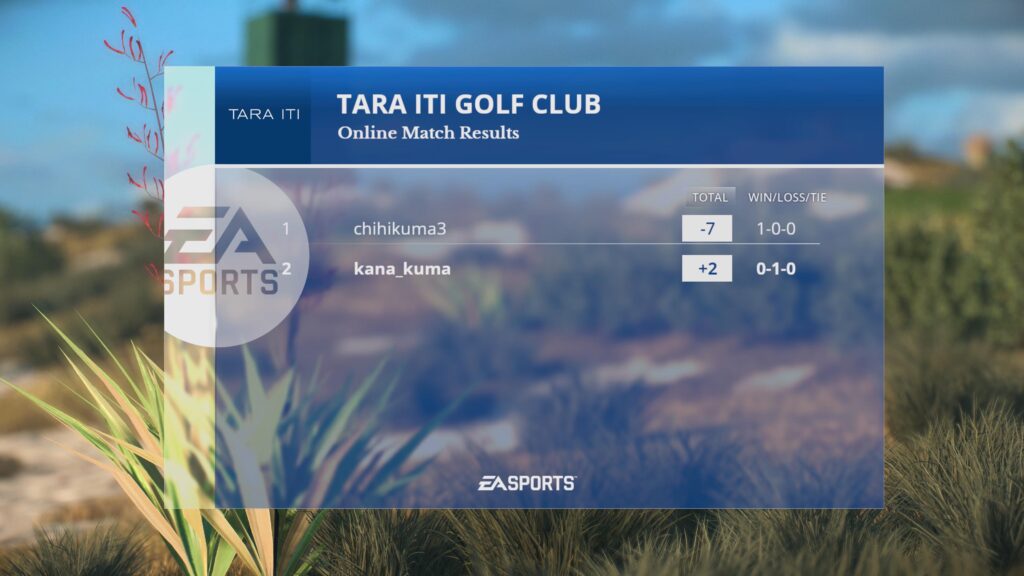Screen dimensions: 1024x576
Task: Select the kana_kuma player row
Action: pos(402,269)
